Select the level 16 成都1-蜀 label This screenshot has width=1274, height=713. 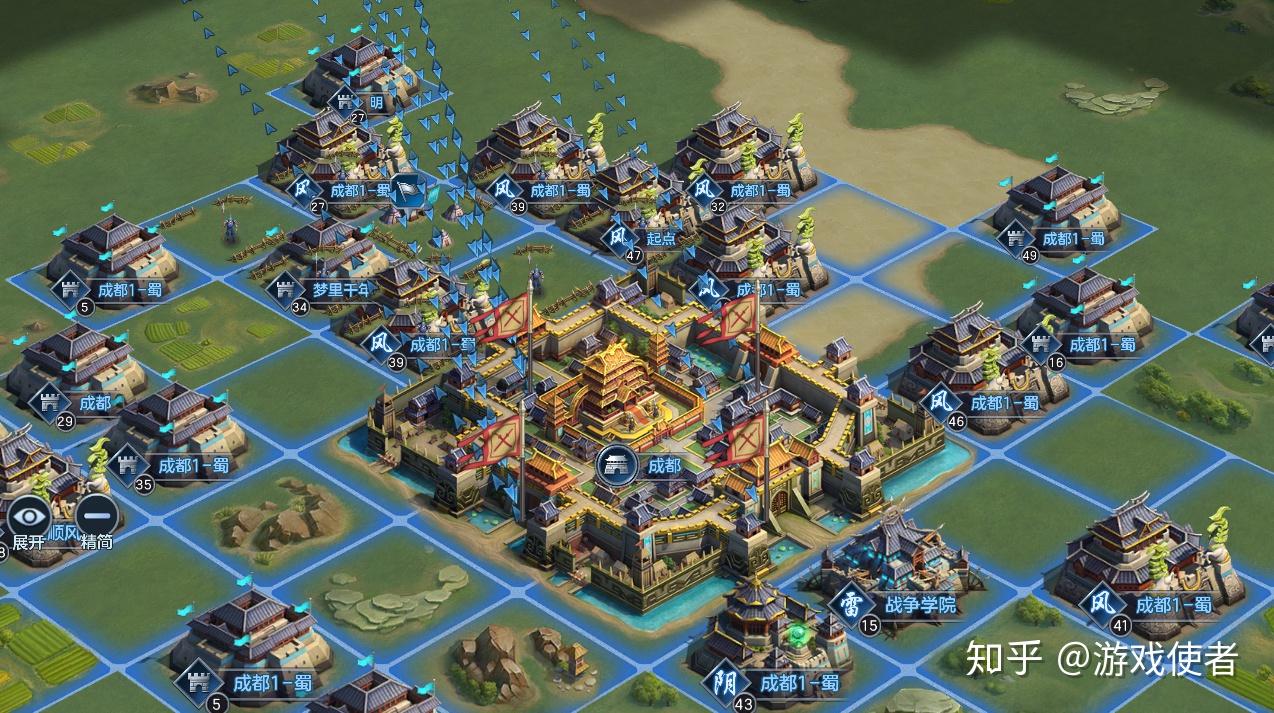pos(1102,344)
